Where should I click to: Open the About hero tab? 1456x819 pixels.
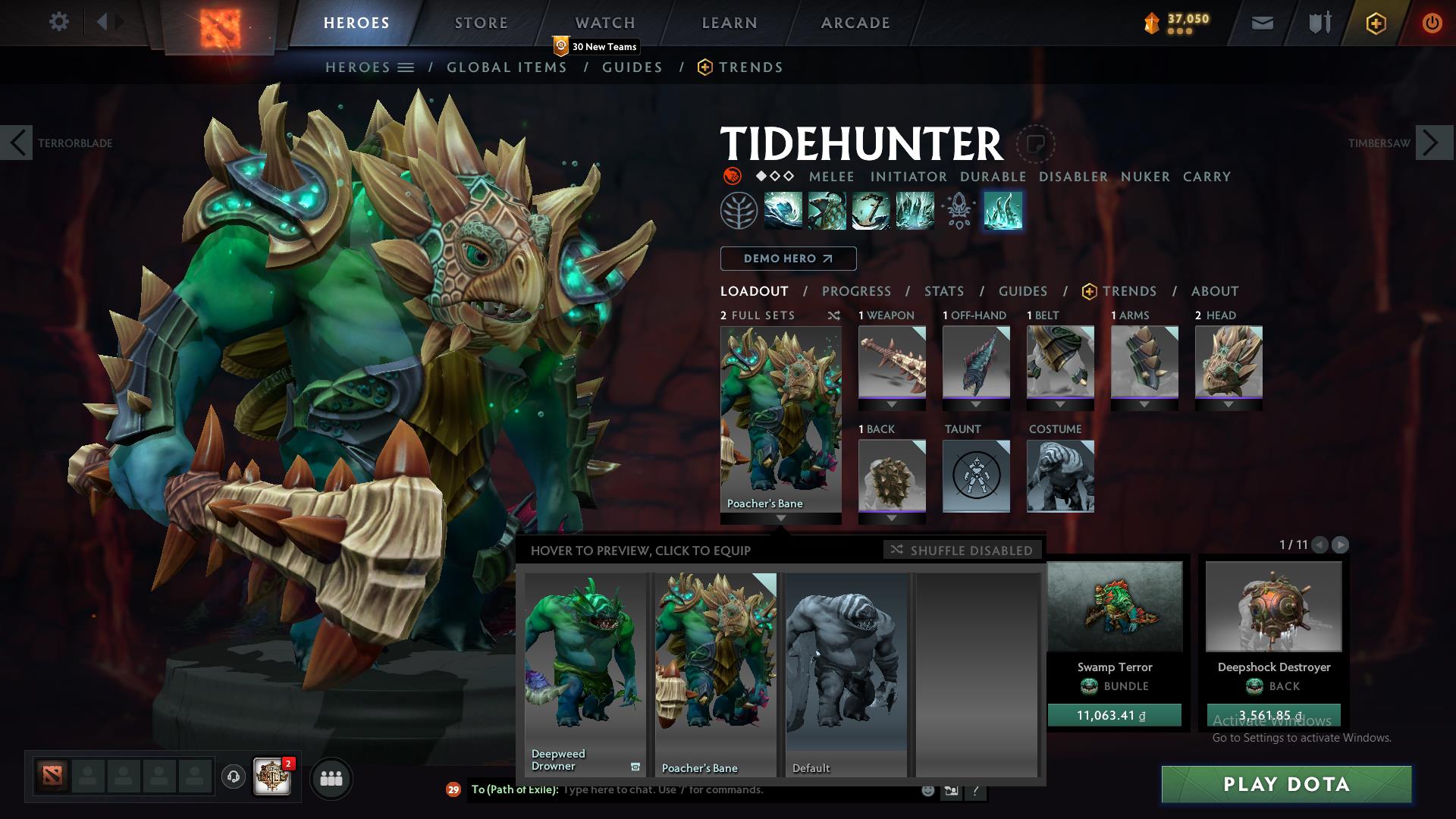point(1214,291)
